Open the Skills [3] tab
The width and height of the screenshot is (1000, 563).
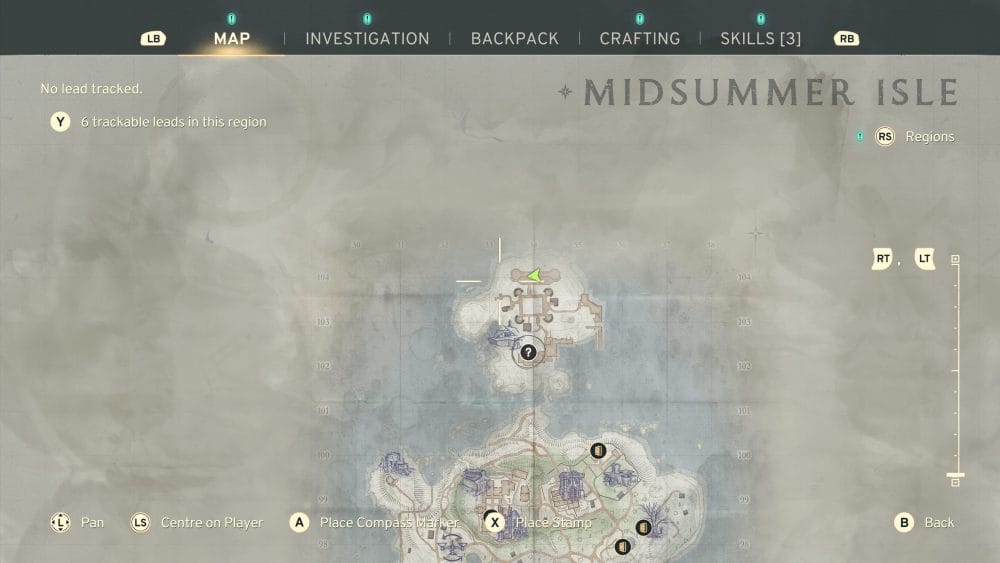pyautogui.click(x=760, y=39)
